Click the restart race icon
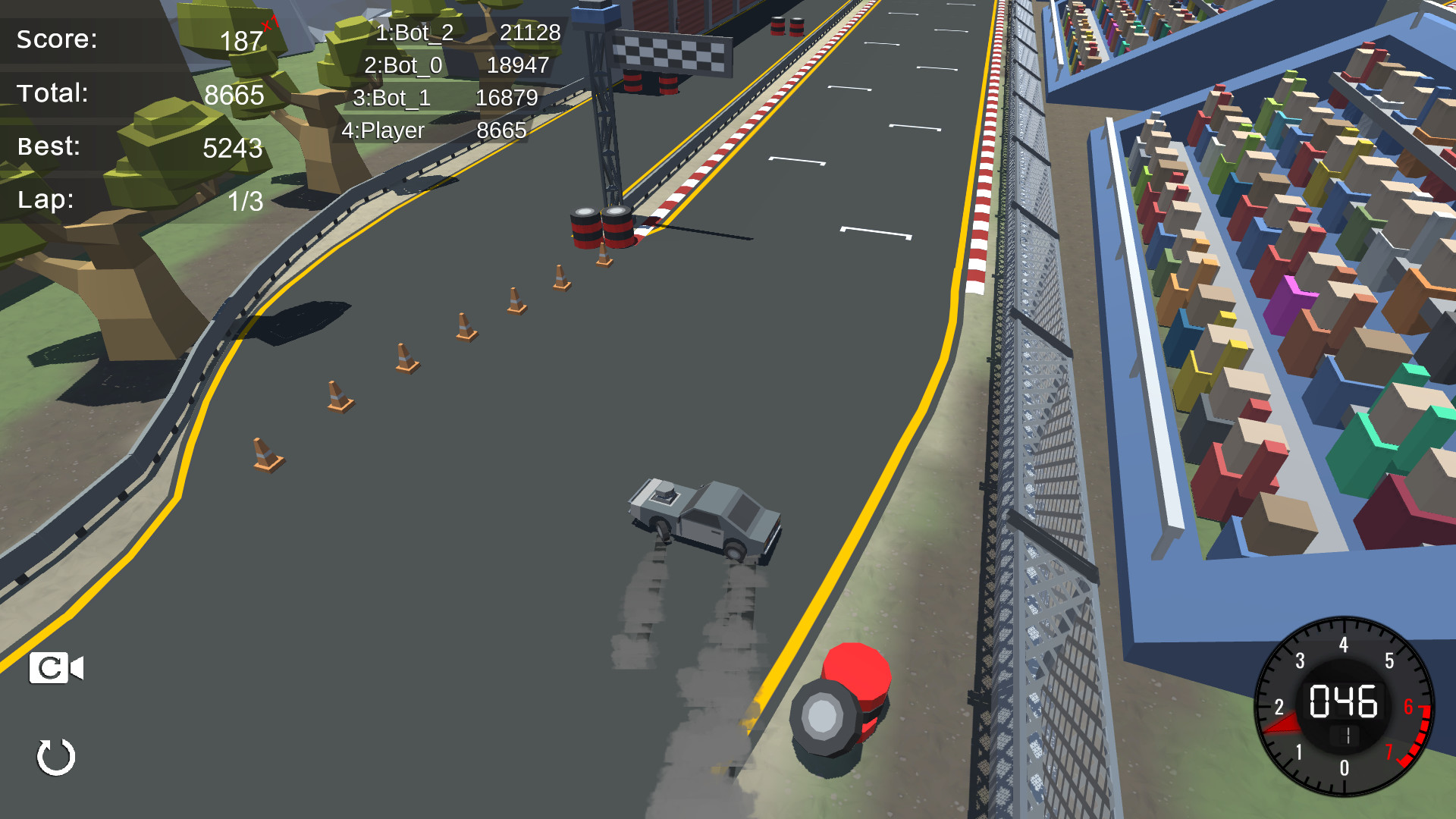 click(x=55, y=756)
